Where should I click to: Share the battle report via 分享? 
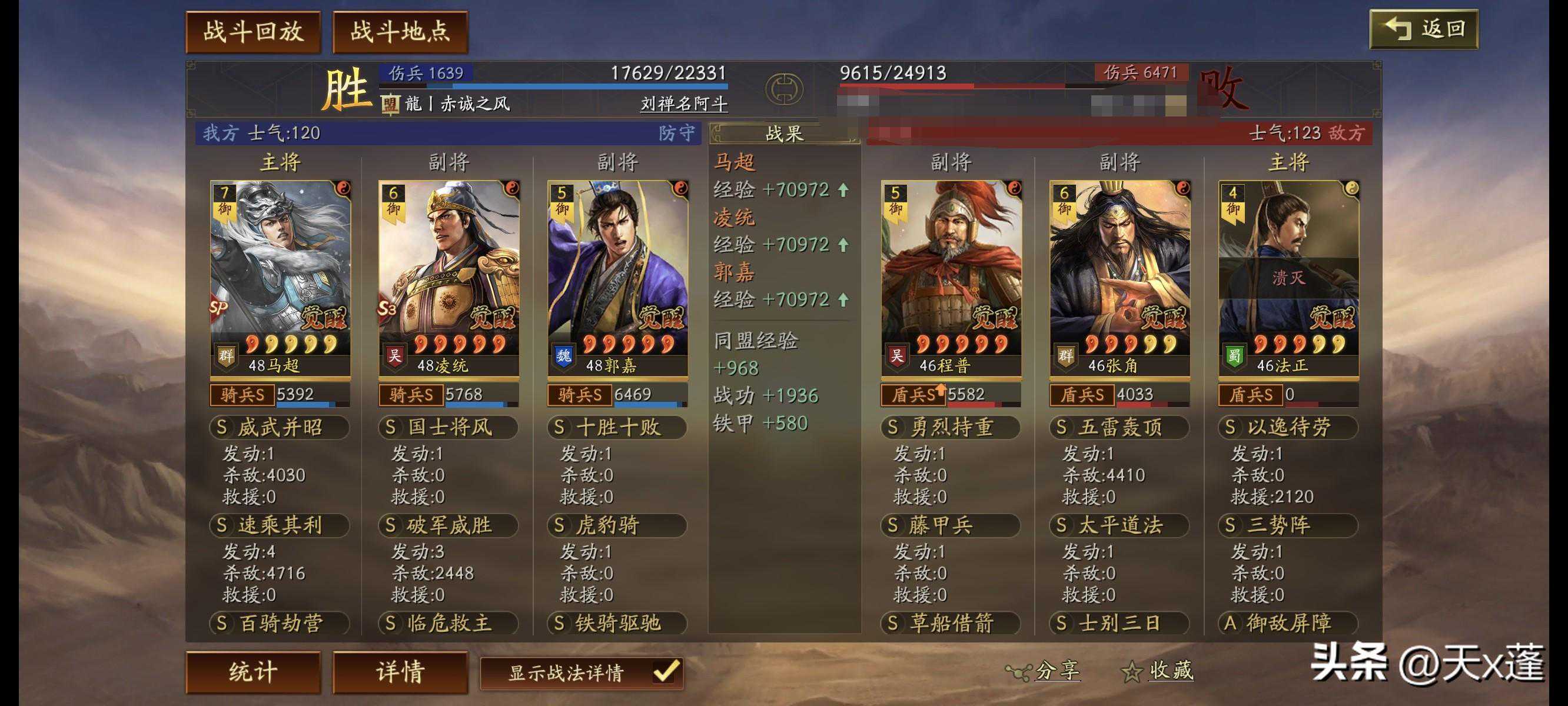click(1045, 671)
